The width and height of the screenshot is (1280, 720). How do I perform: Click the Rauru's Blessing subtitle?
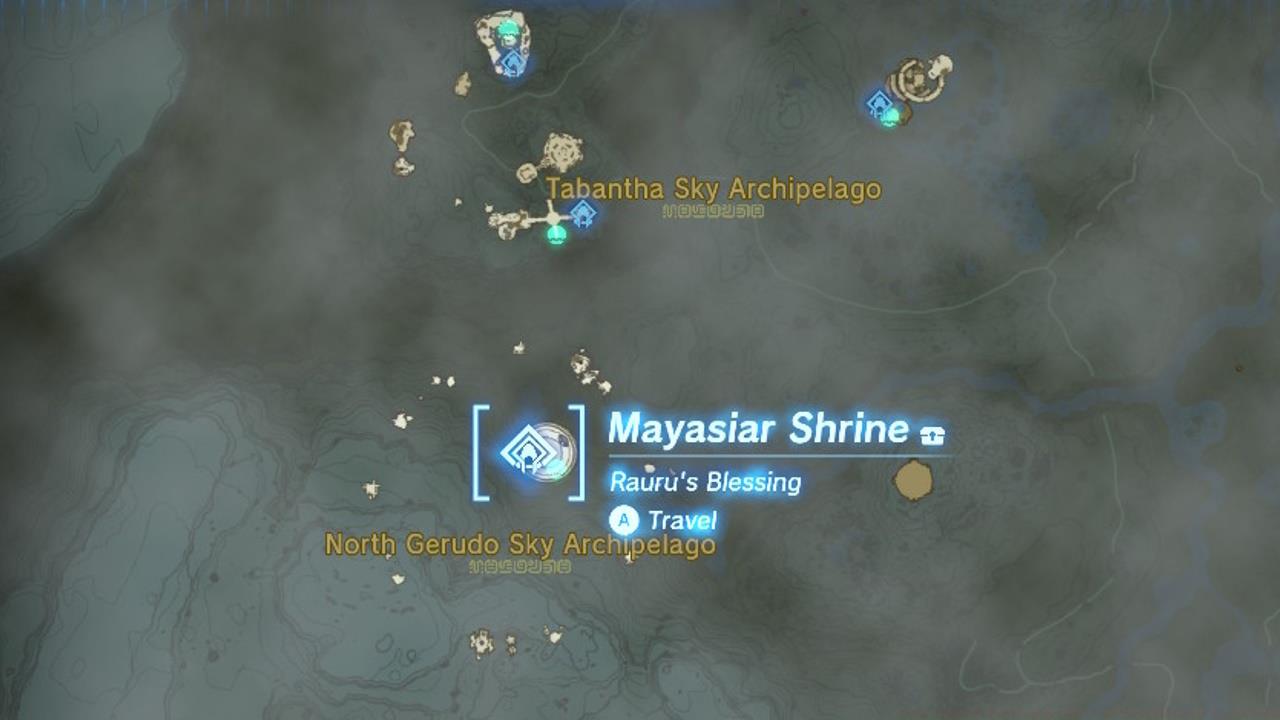[x=706, y=481]
